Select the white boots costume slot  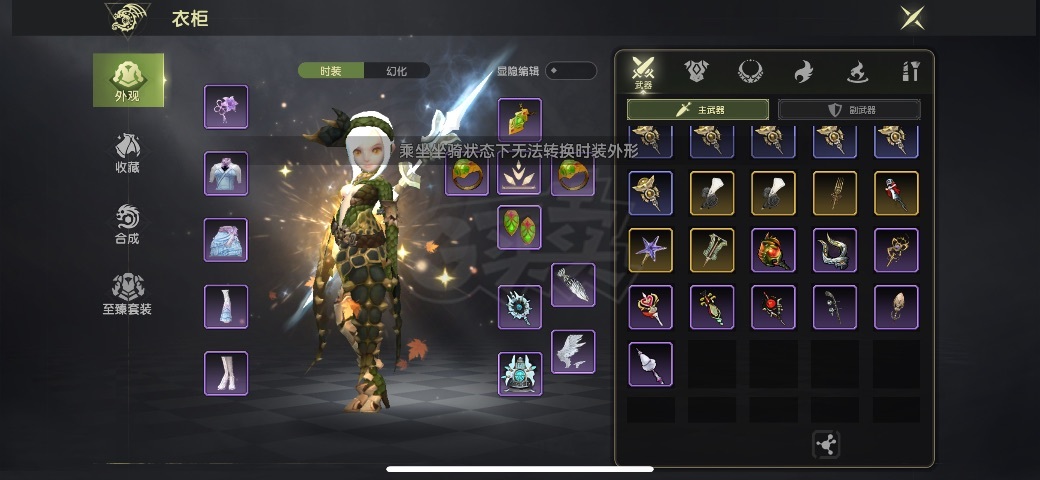(x=226, y=373)
